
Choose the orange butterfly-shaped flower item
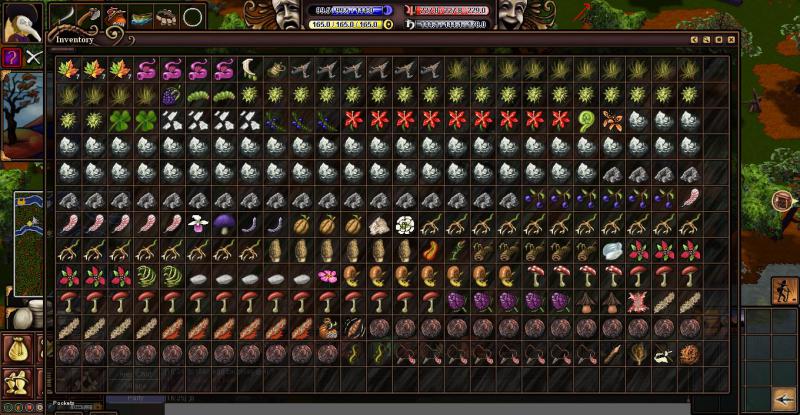(x=613, y=120)
